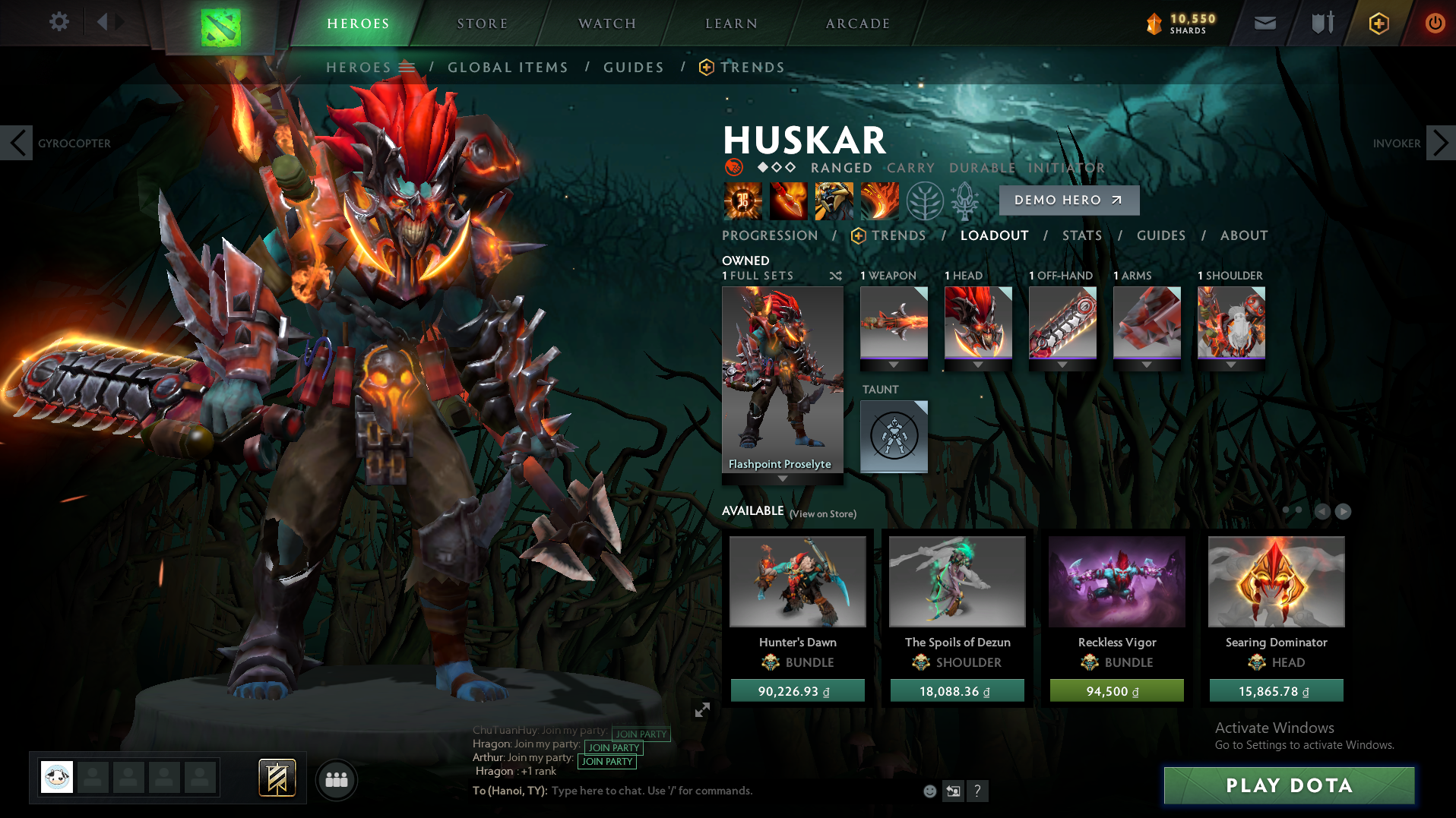Click the Burning Spear ability icon

click(x=789, y=201)
